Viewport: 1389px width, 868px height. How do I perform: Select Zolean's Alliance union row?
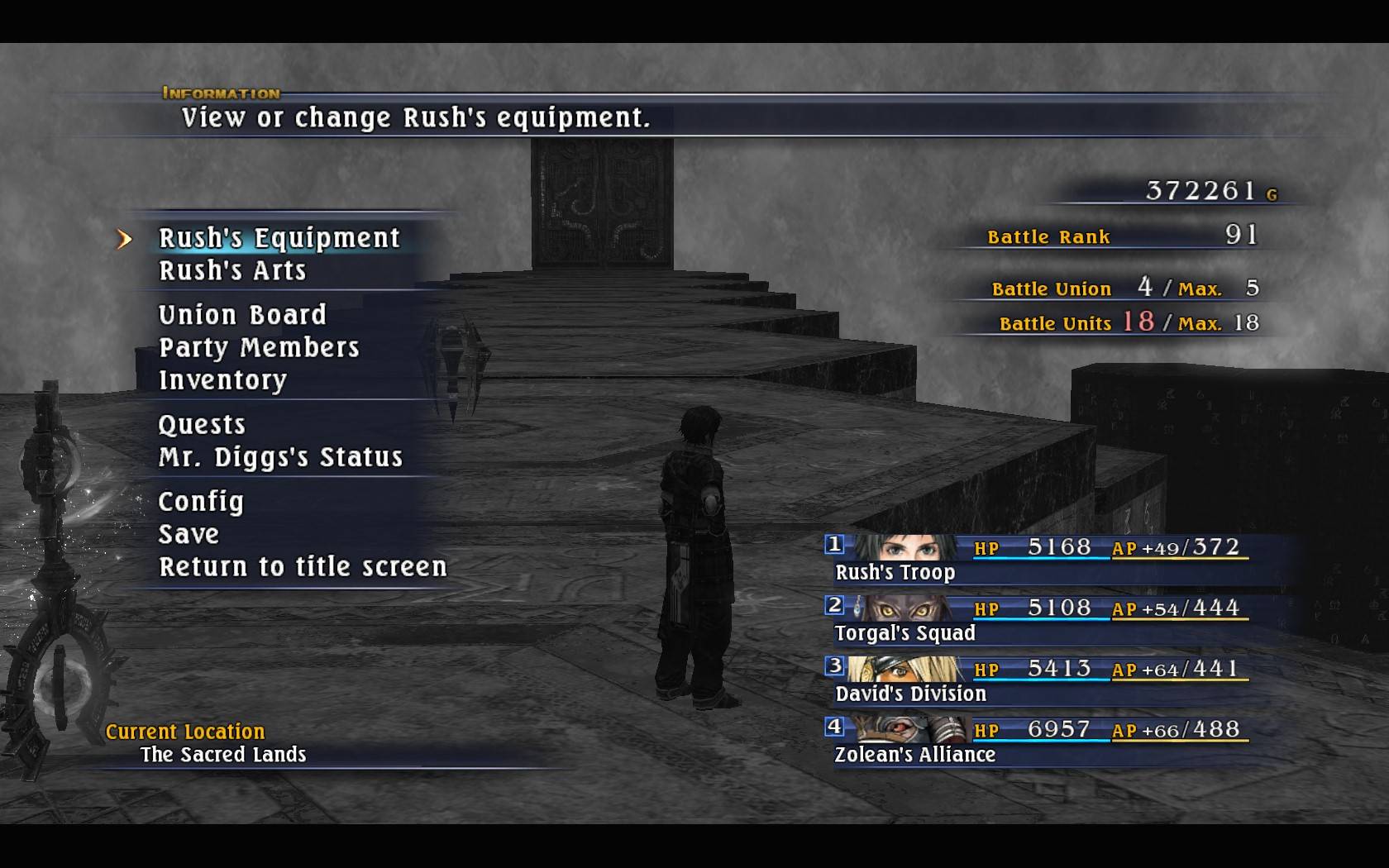coord(1037,742)
